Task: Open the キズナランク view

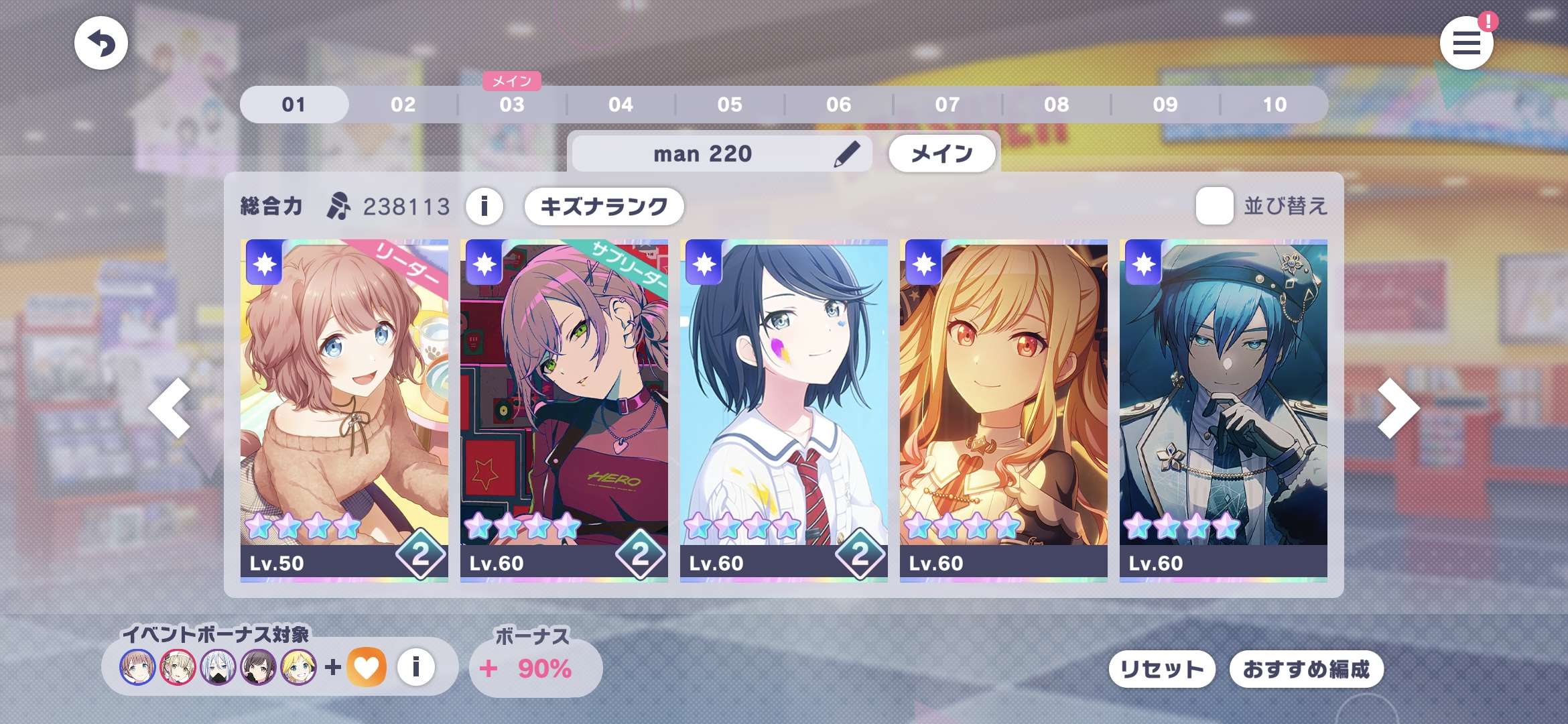Action: pos(604,206)
